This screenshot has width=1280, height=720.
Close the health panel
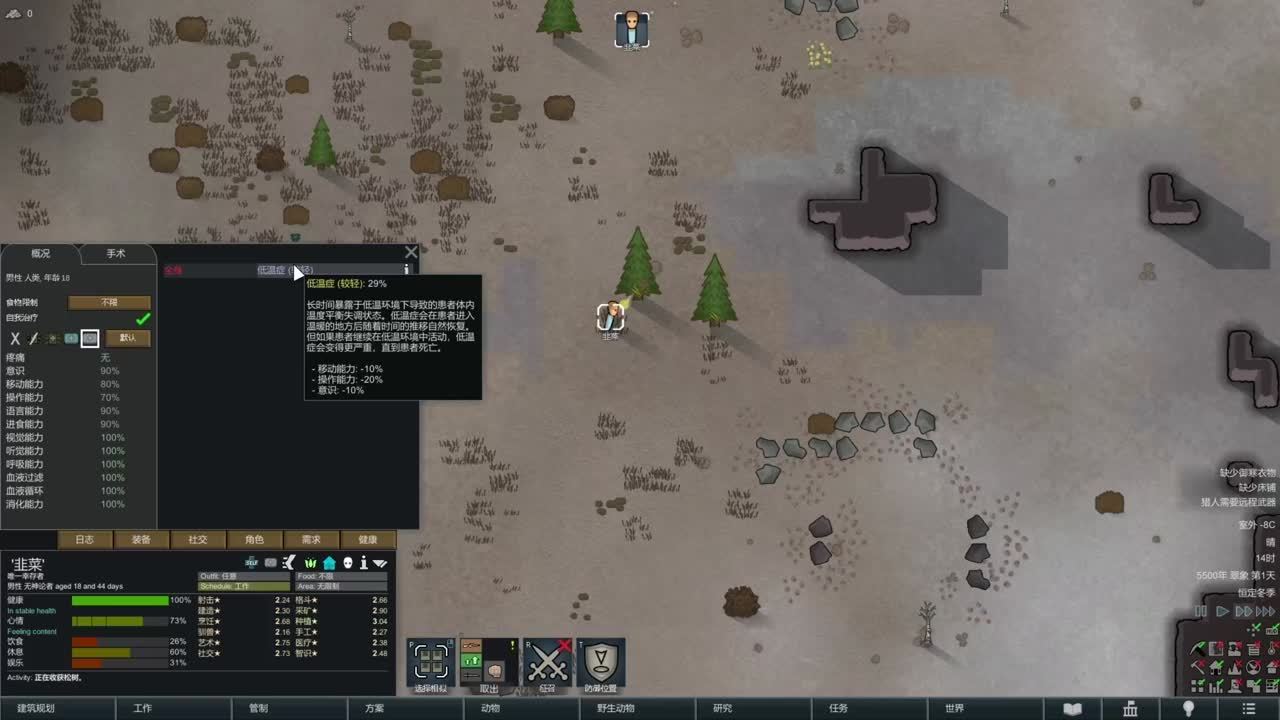pyautogui.click(x=411, y=253)
